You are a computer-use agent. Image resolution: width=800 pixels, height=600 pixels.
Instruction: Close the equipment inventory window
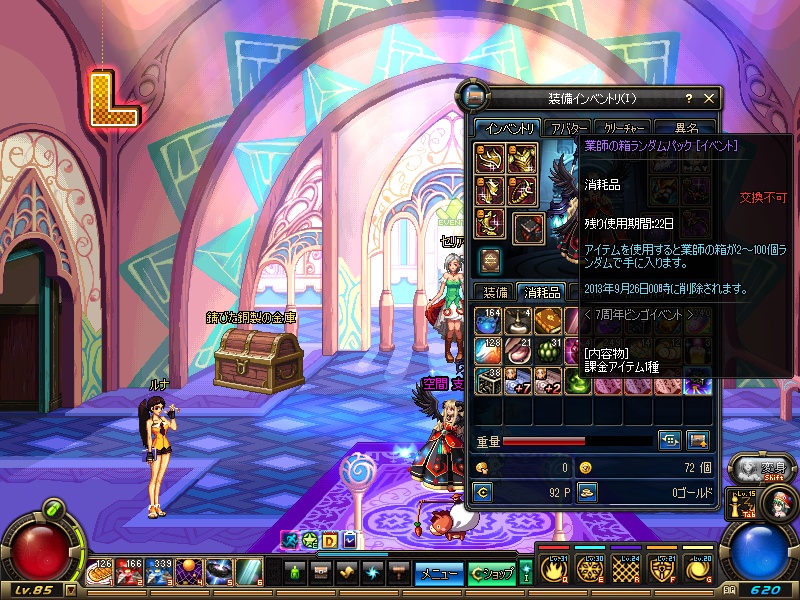point(709,98)
